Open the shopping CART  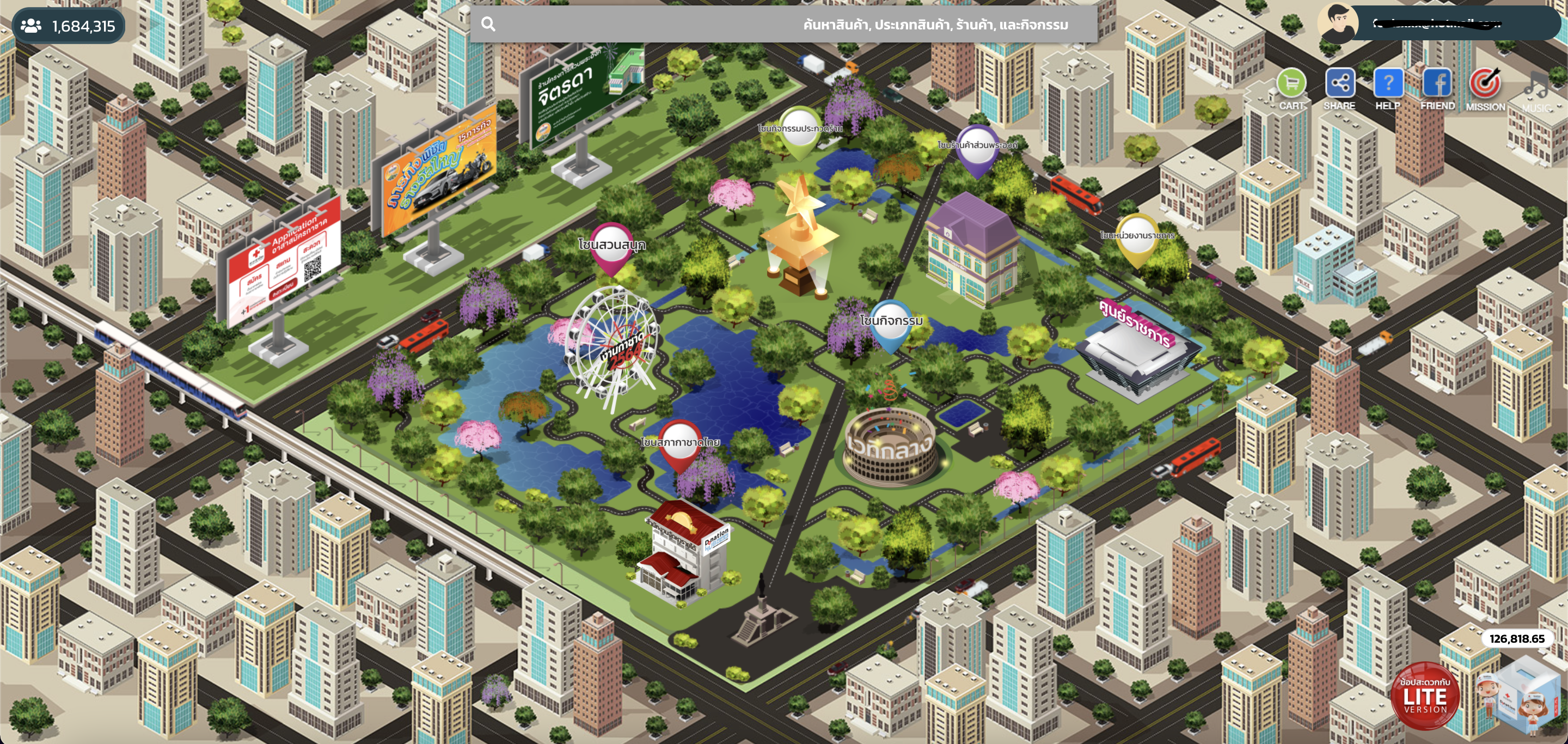click(x=1291, y=84)
